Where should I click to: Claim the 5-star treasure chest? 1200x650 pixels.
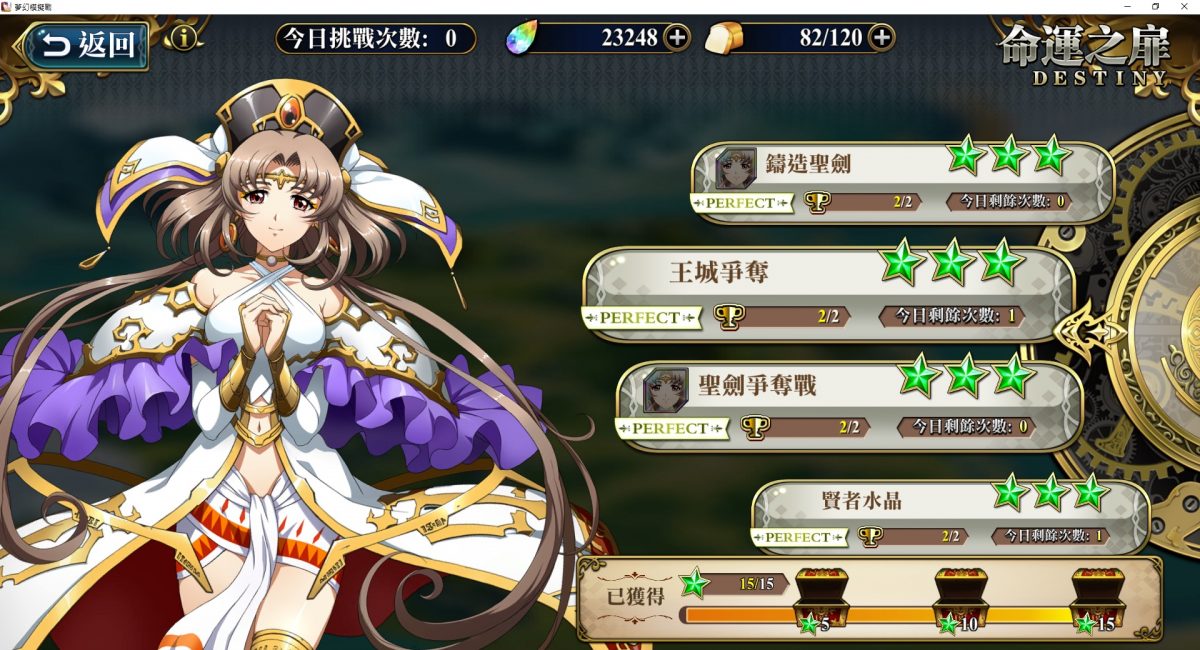pos(820,600)
